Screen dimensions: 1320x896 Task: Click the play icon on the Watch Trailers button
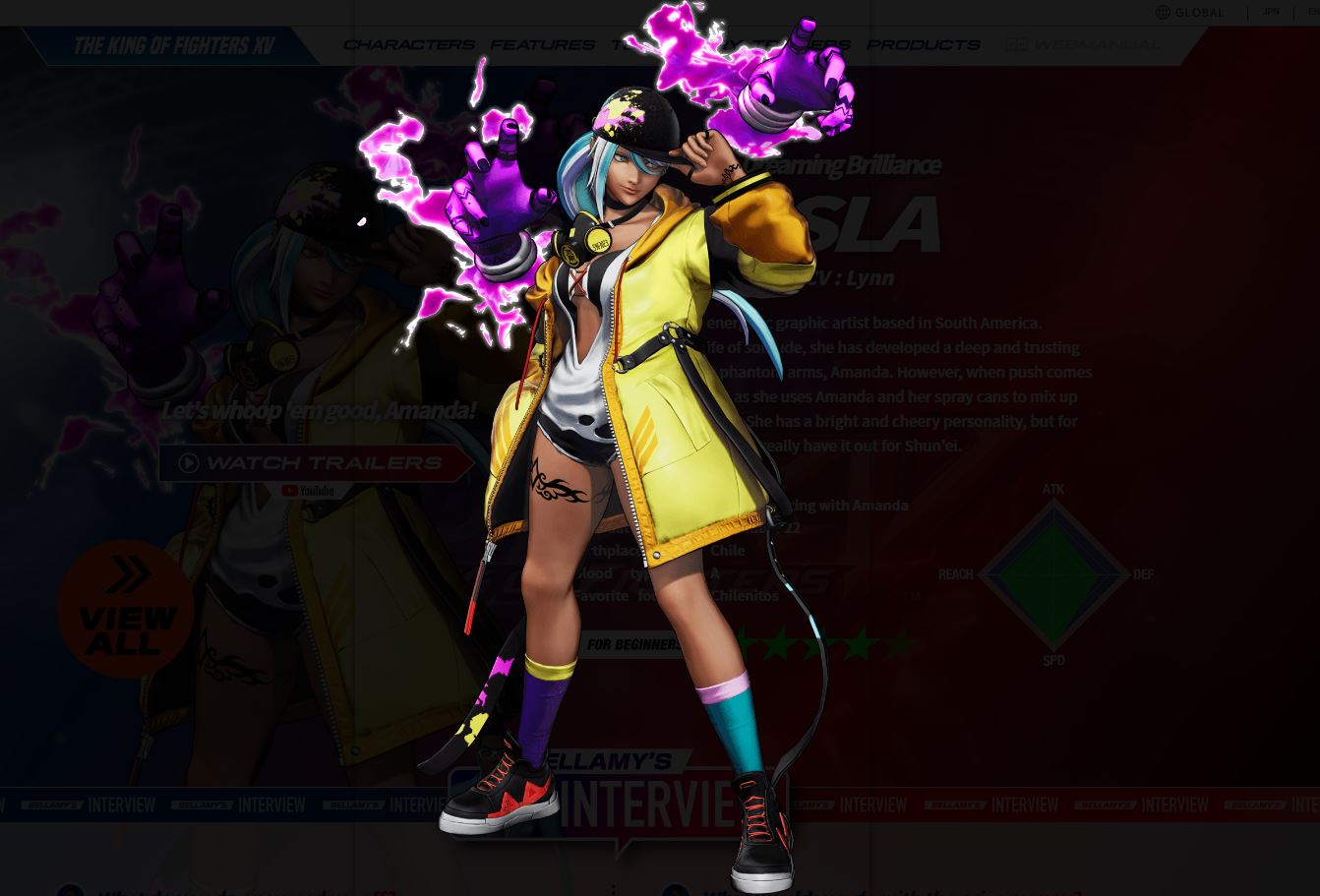pyautogui.click(x=189, y=463)
